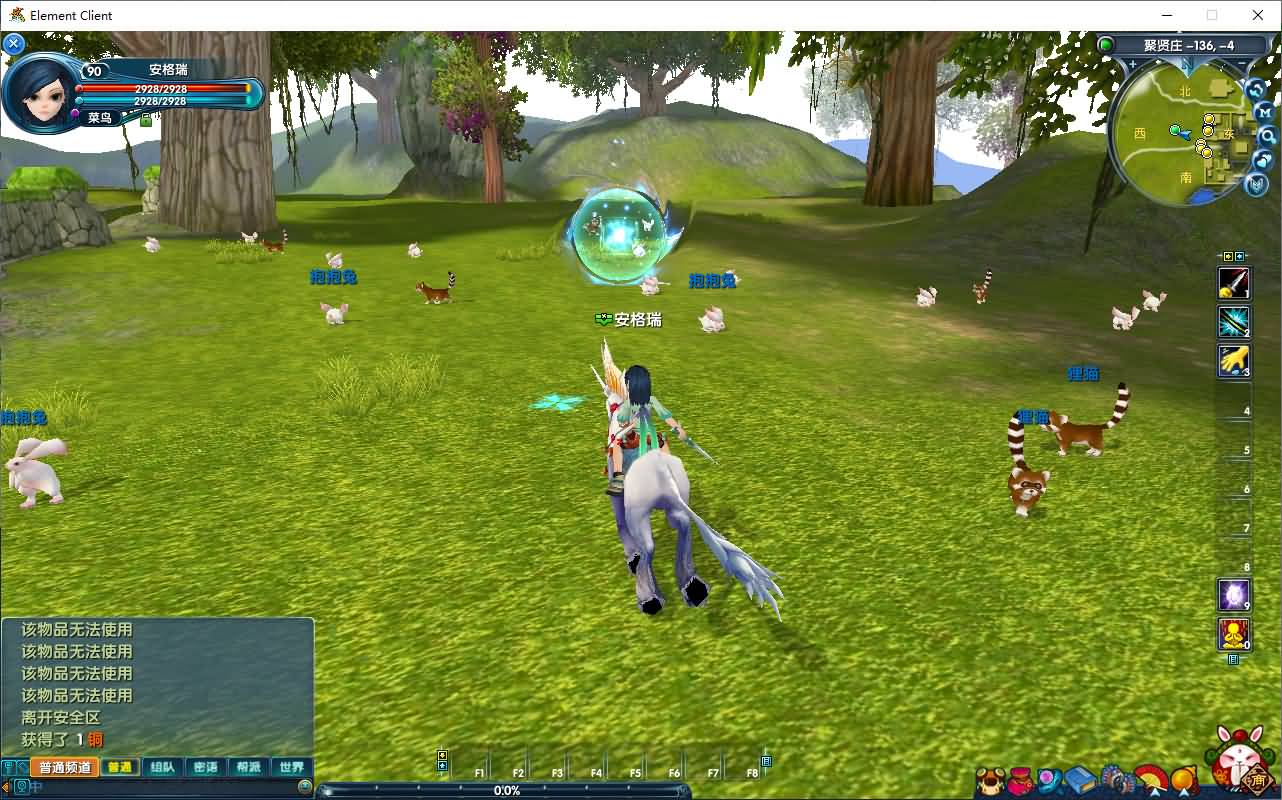
Task: Open the hearts social button by minimap
Action: [x=1264, y=160]
